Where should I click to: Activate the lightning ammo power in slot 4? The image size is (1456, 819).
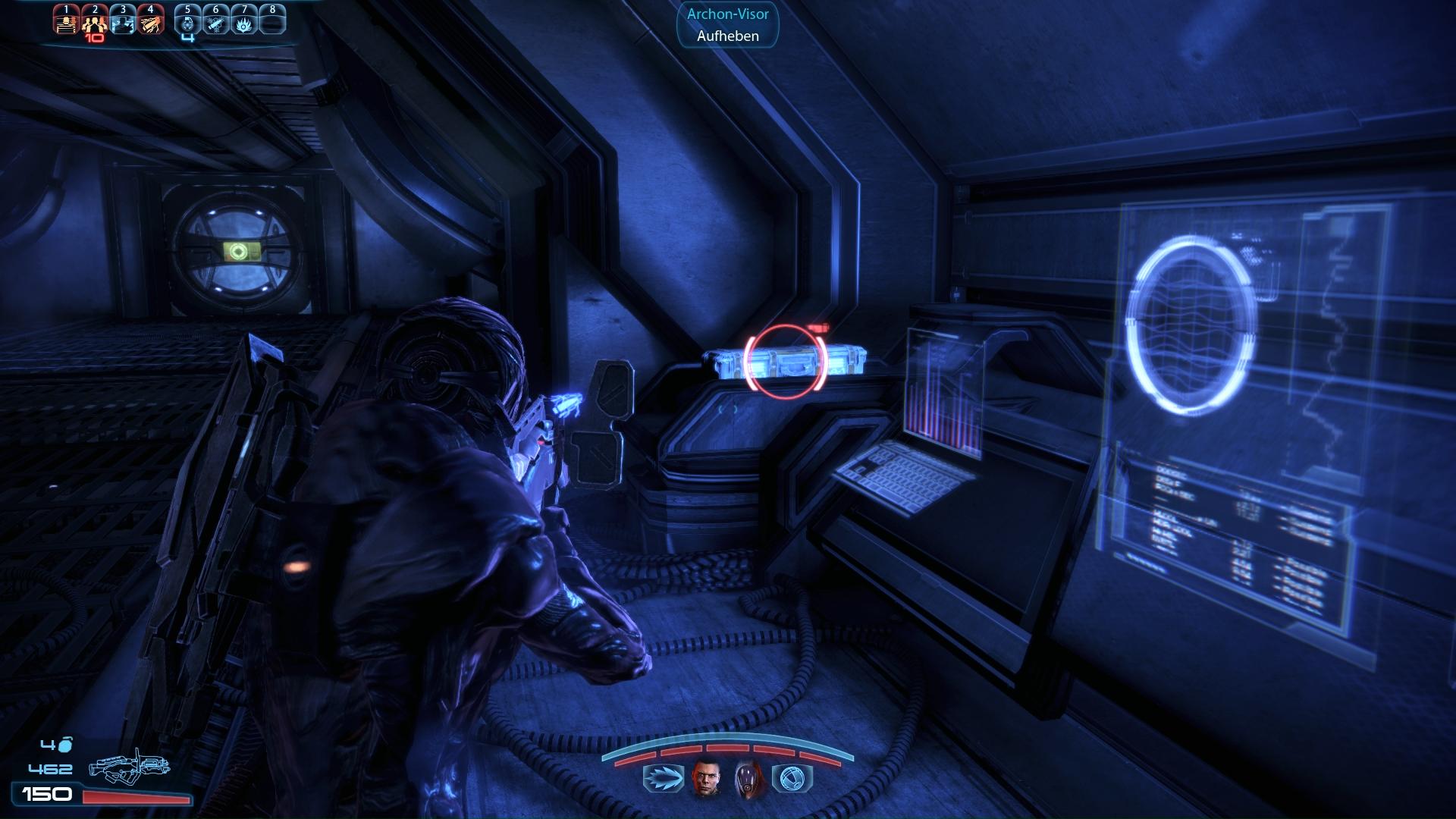click(151, 21)
